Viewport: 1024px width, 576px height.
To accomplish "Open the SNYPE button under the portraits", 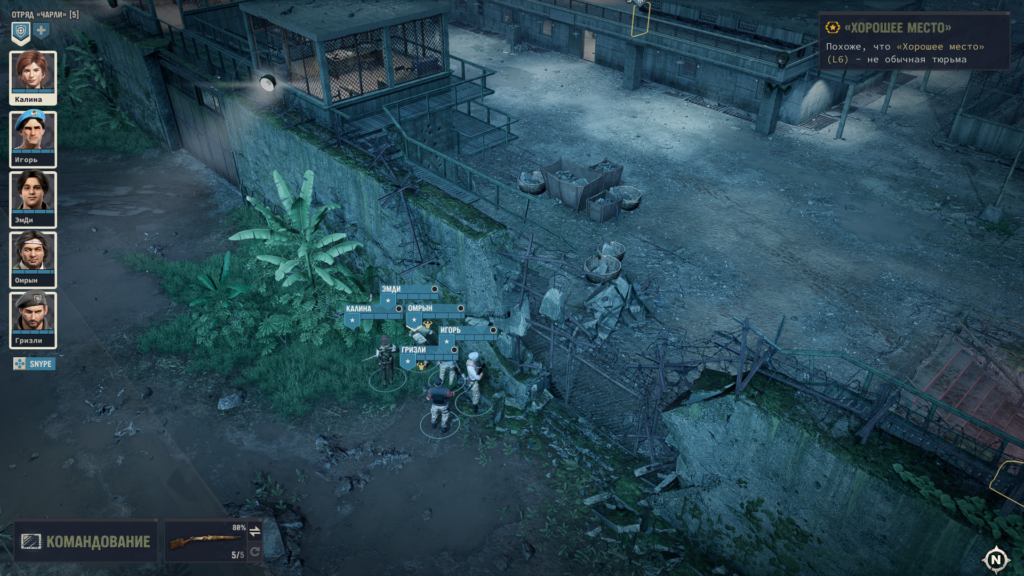I will (x=34, y=364).
